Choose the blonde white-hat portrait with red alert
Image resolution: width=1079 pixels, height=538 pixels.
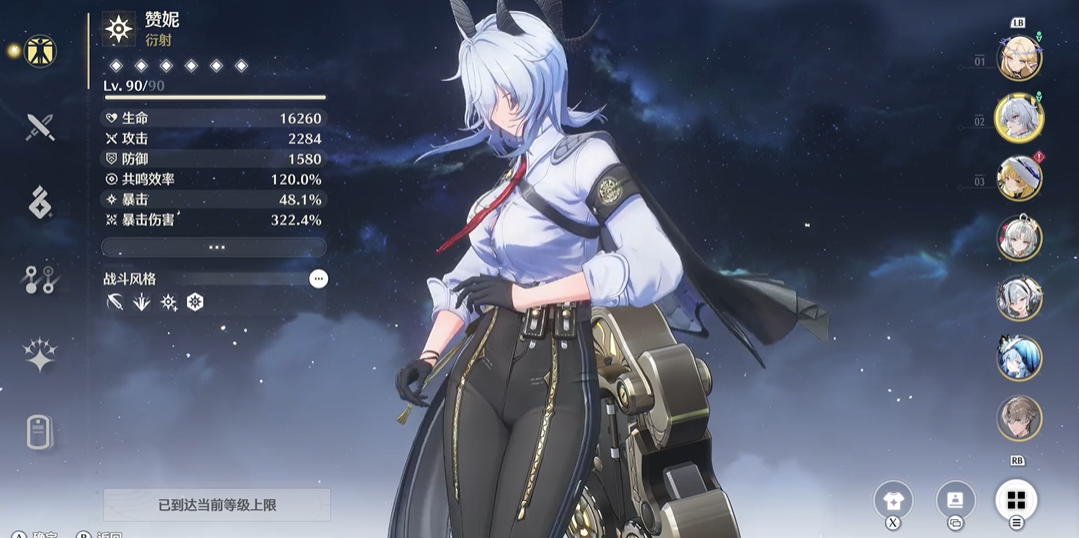click(1019, 178)
